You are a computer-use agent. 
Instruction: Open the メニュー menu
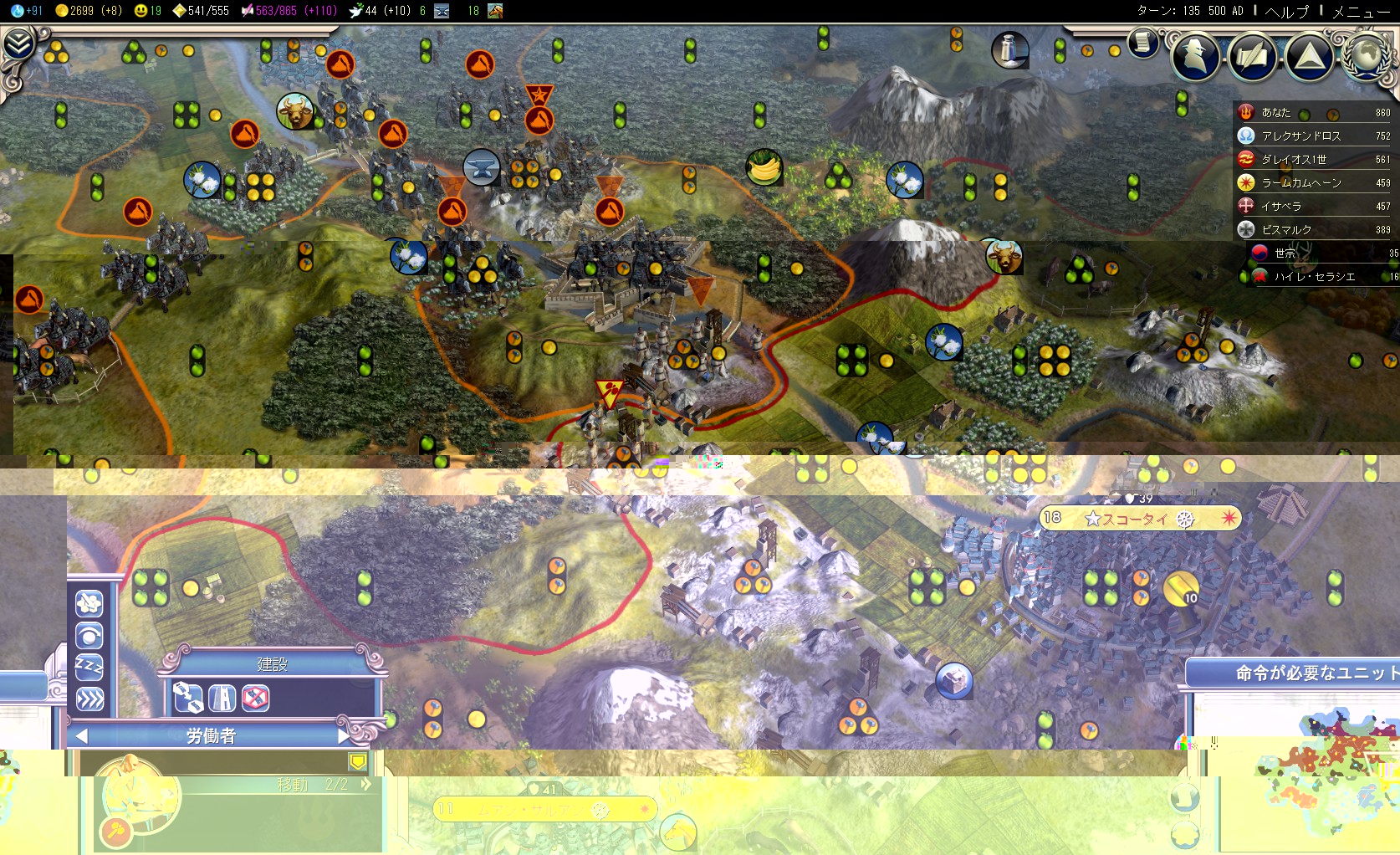point(1363,13)
